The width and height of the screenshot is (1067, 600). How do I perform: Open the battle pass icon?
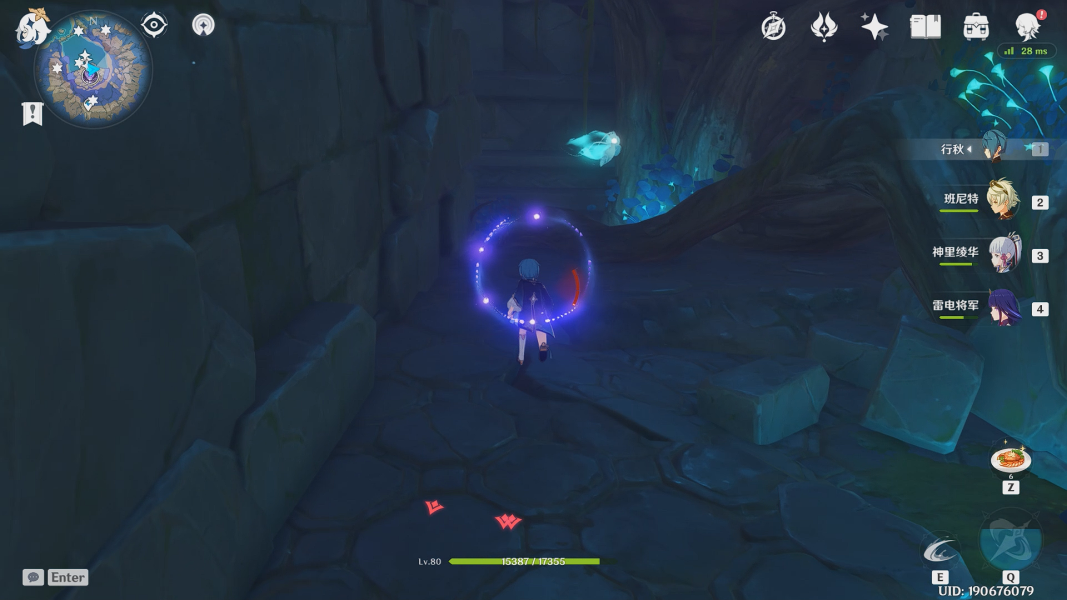click(824, 27)
